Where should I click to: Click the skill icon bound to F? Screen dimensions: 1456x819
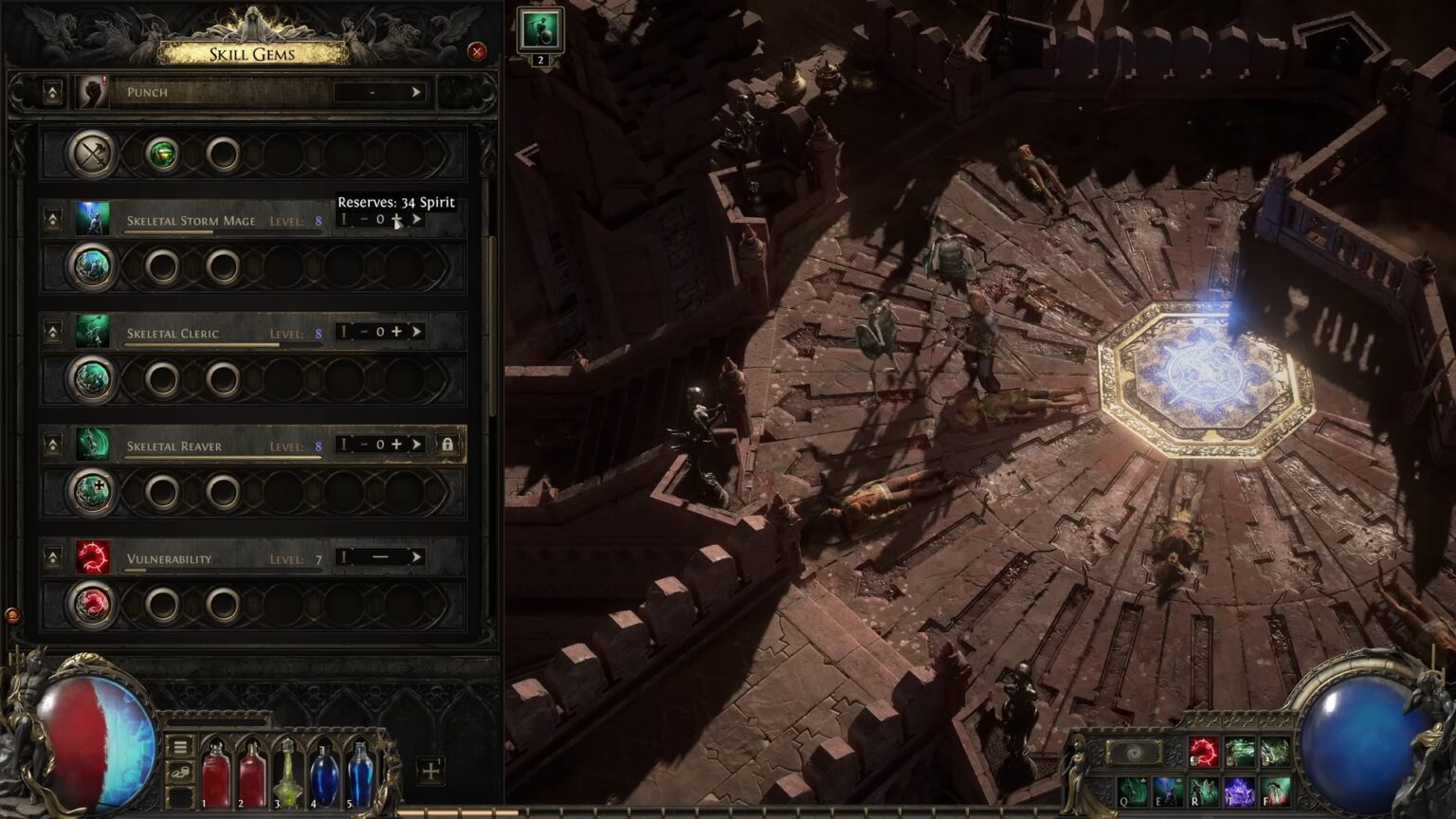[x=1274, y=792]
